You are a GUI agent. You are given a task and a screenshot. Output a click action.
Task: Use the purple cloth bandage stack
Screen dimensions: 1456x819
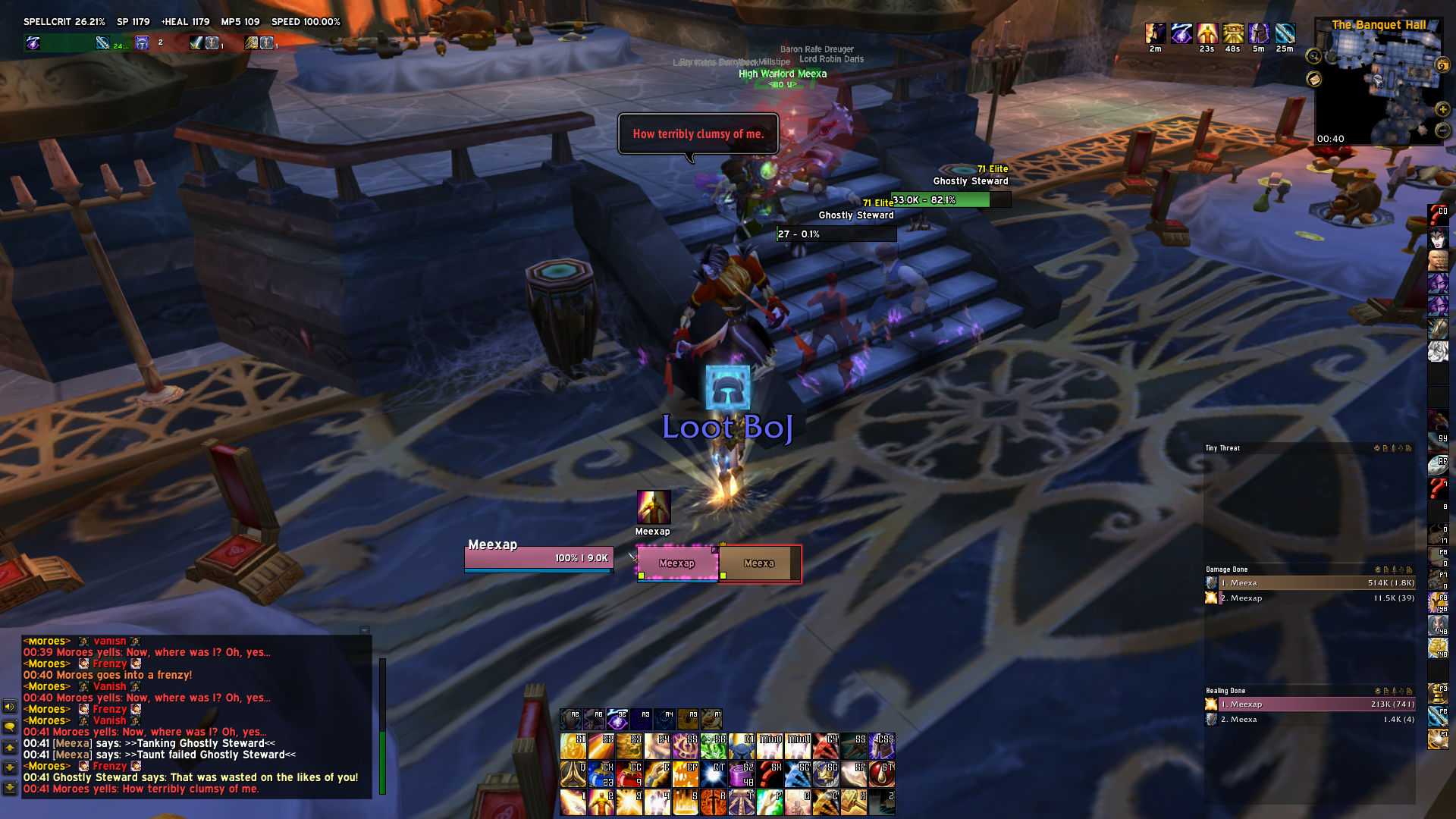[741, 774]
